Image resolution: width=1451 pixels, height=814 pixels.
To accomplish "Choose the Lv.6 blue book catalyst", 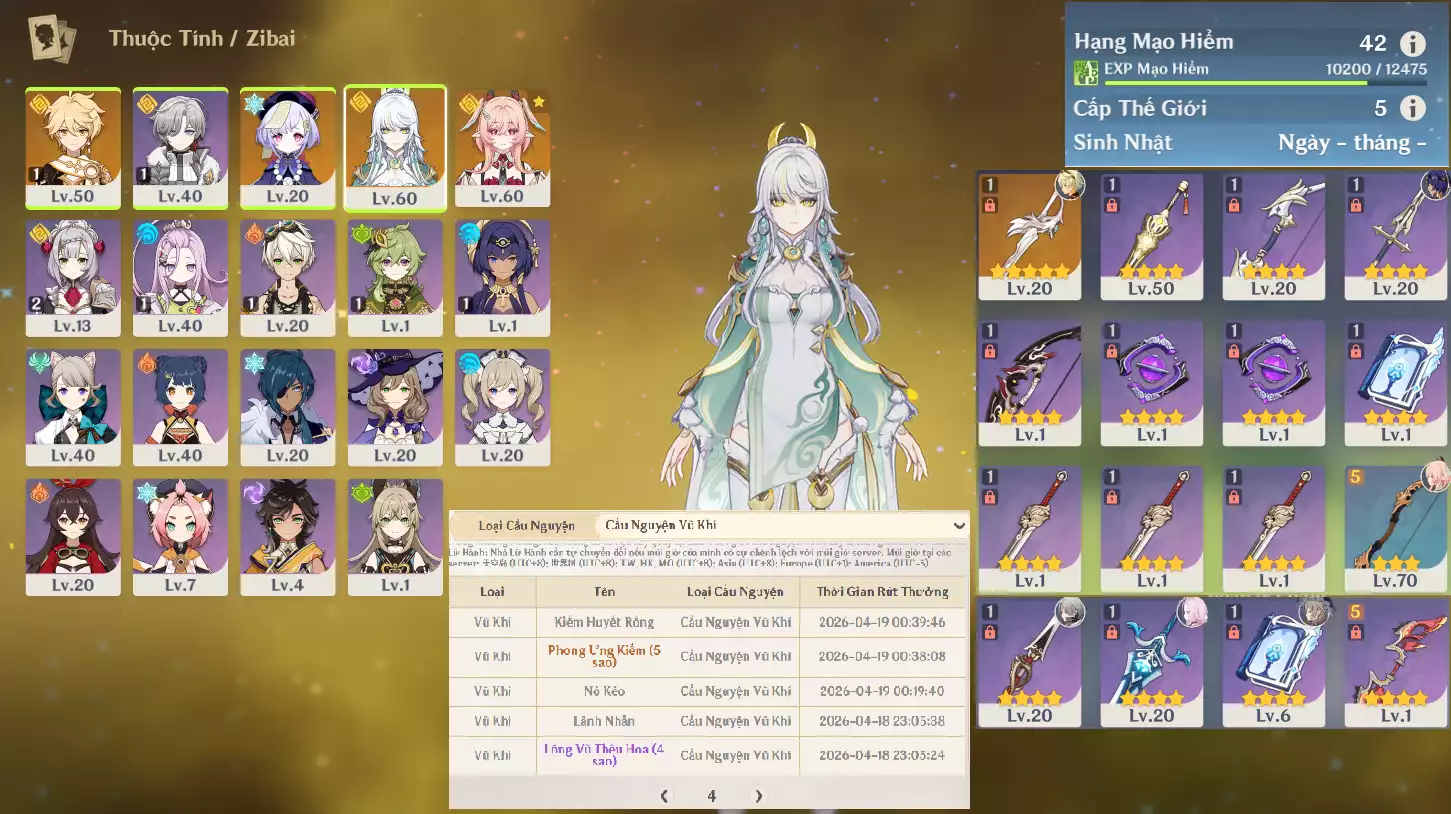I will tap(1274, 661).
